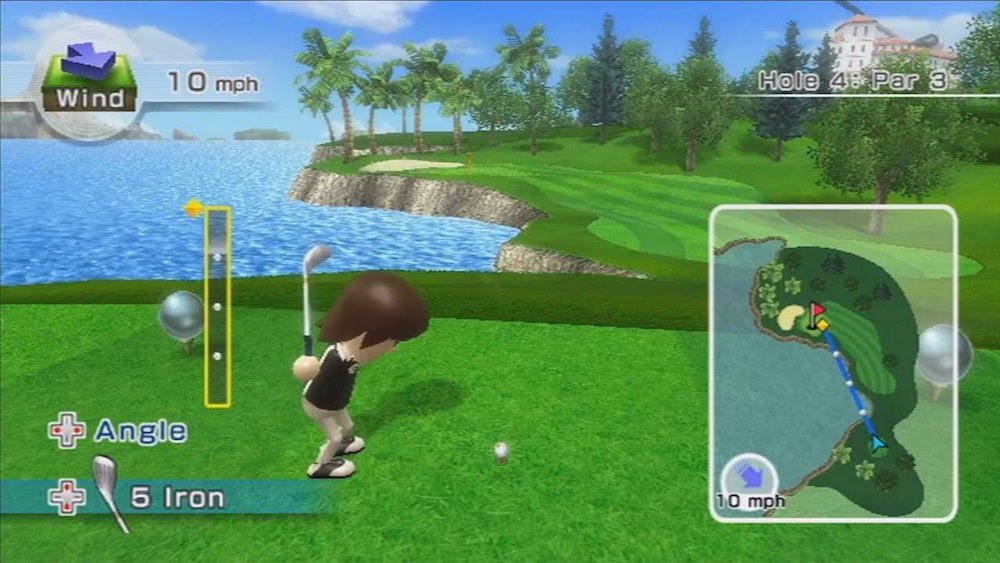Select the 5 Iron club selector

tap(177, 497)
